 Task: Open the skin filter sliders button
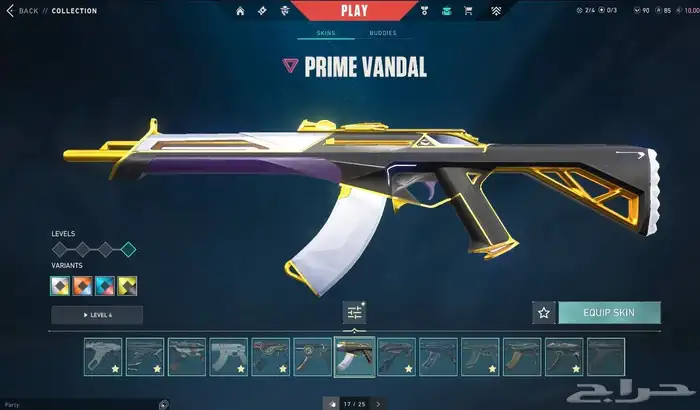(x=354, y=313)
